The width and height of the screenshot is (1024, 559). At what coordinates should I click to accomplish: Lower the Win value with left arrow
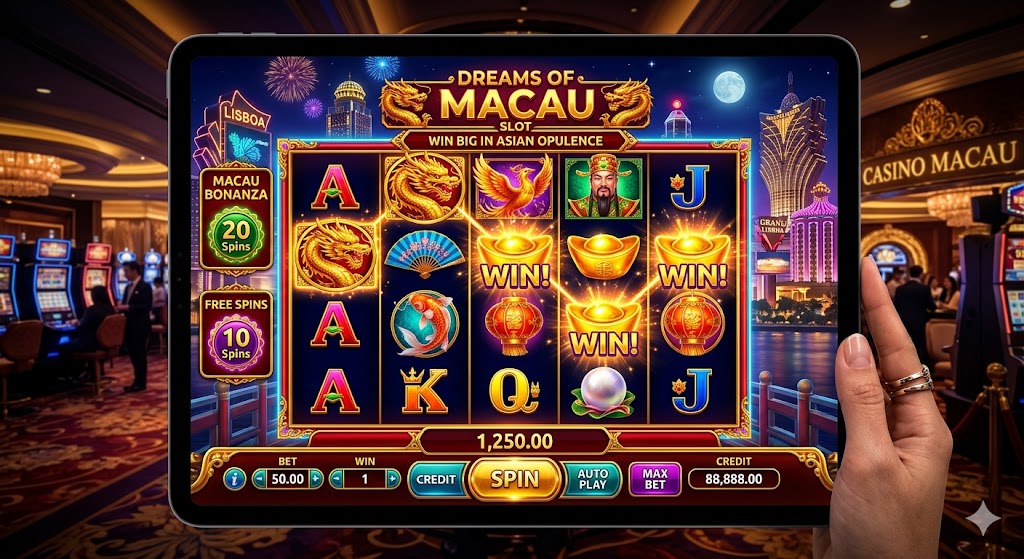[337, 479]
